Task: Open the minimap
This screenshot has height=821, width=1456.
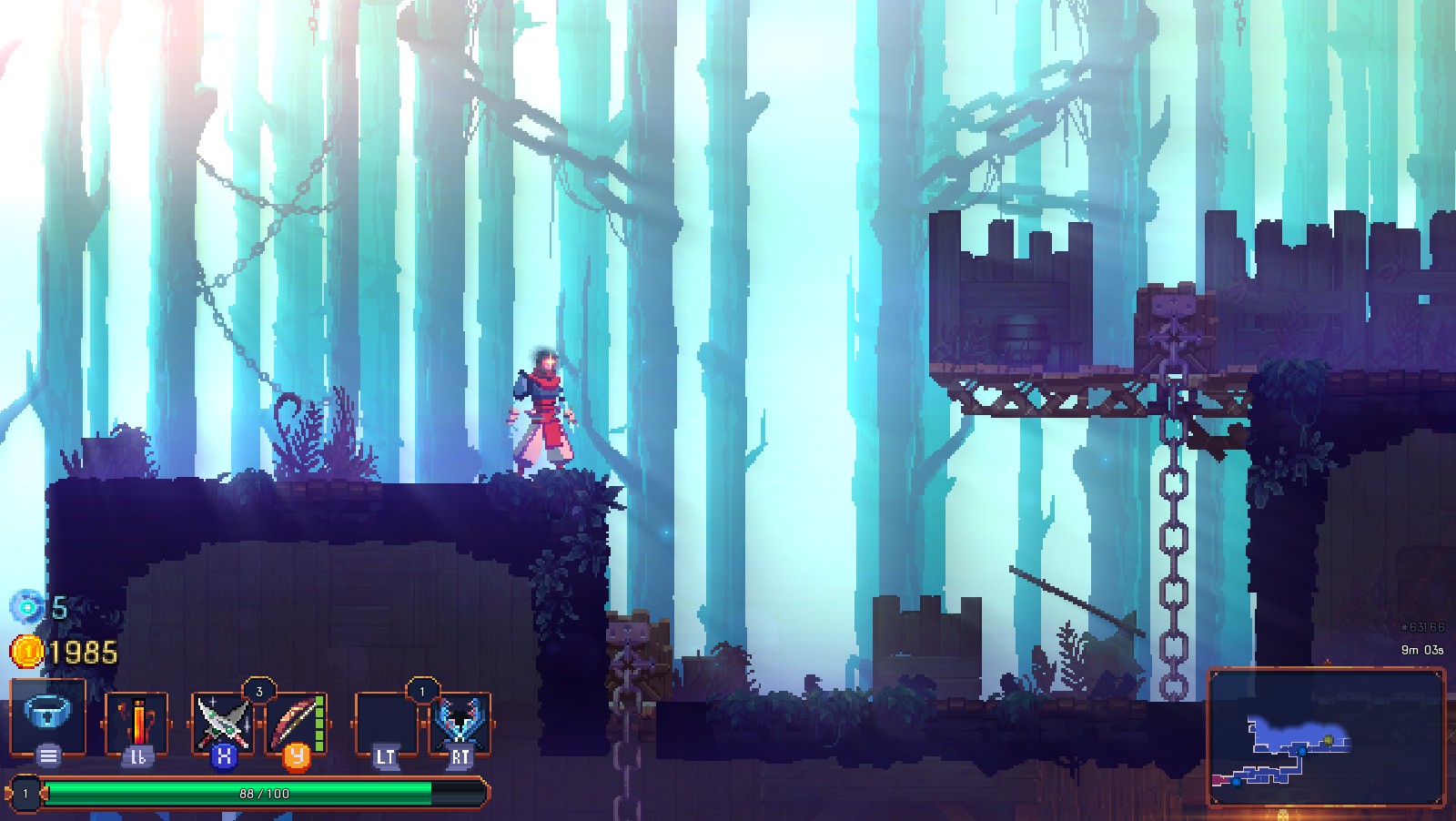Action: click(x=1326, y=737)
